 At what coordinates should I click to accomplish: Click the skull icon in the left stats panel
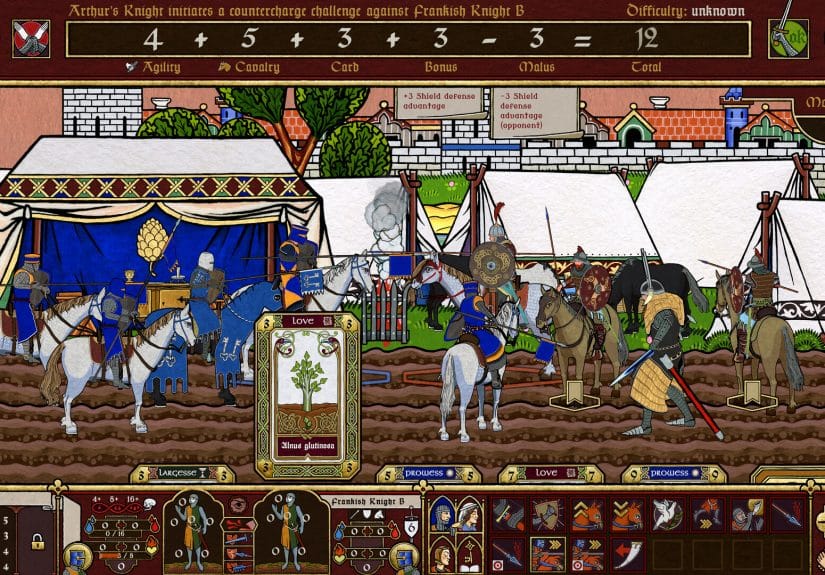[147, 502]
